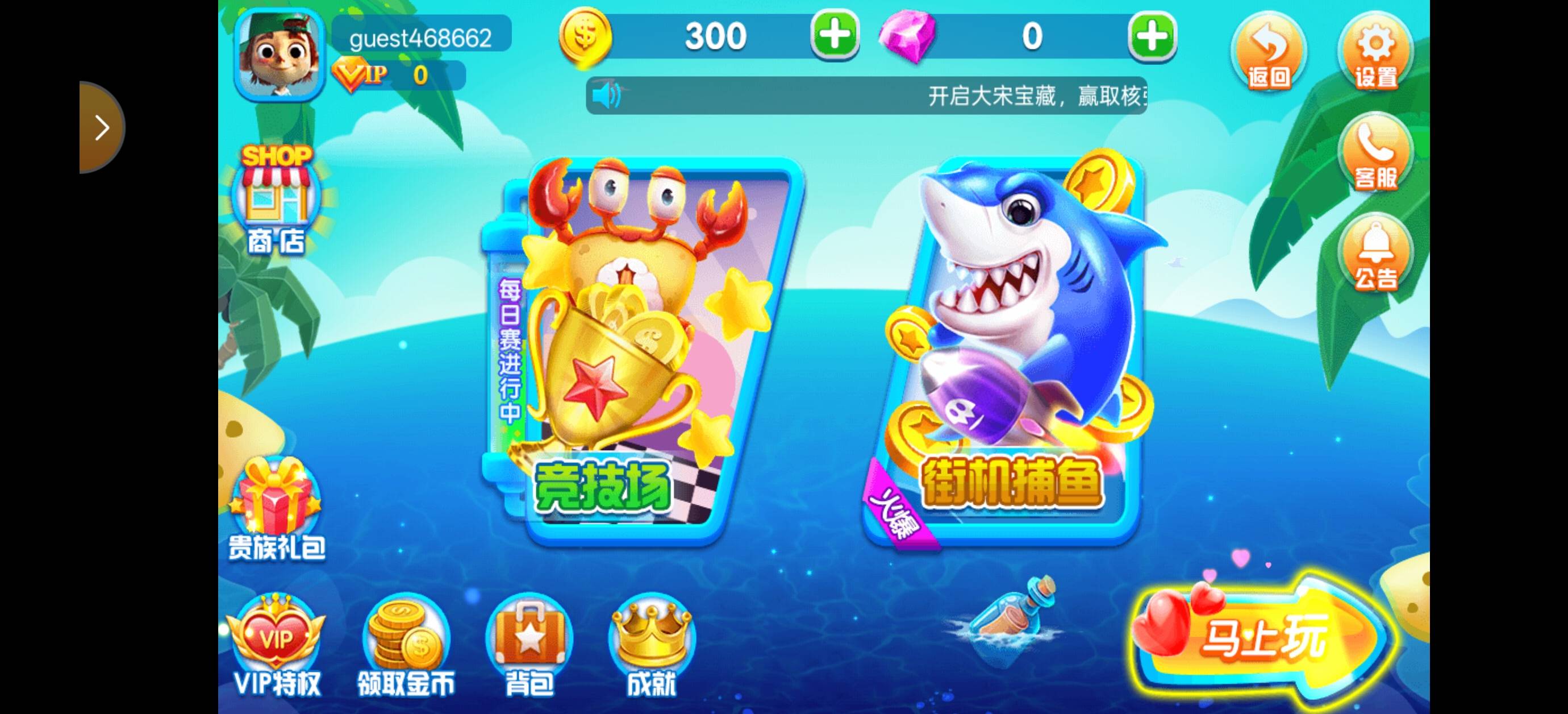Add diamonds with the plus button
This screenshot has height=714, width=1568.
pos(1152,36)
